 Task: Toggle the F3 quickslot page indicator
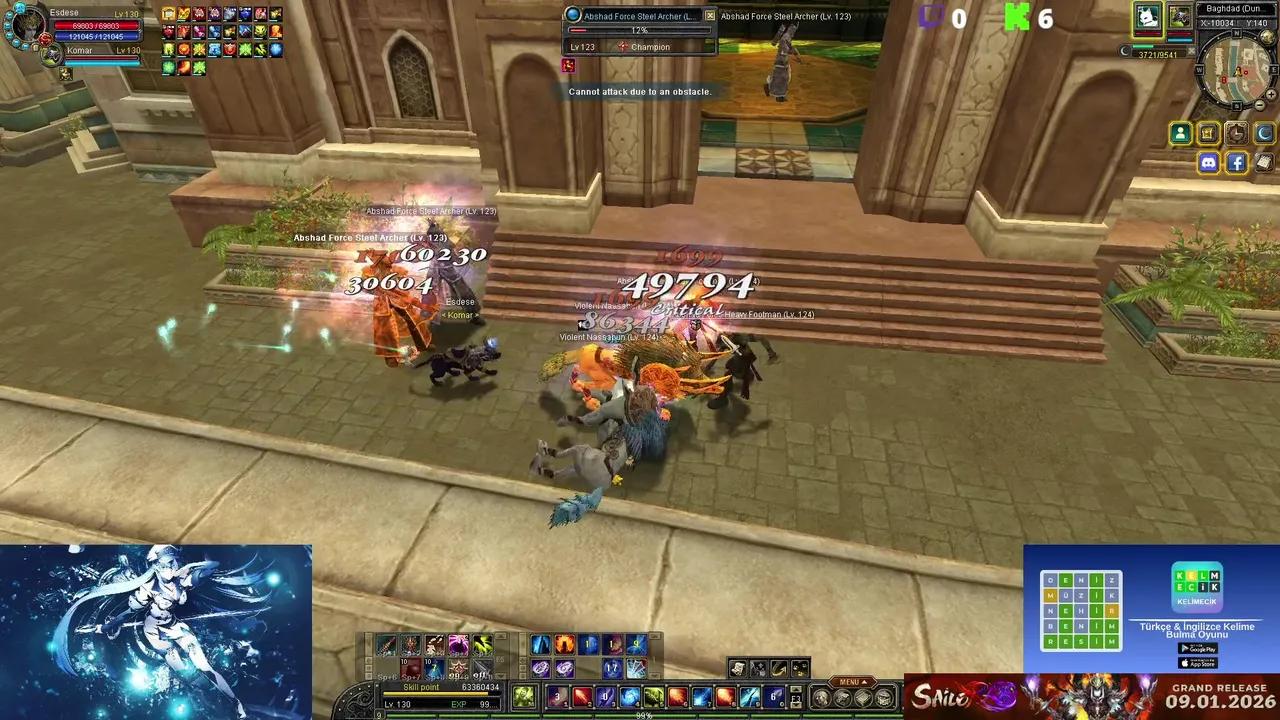point(796,699)
